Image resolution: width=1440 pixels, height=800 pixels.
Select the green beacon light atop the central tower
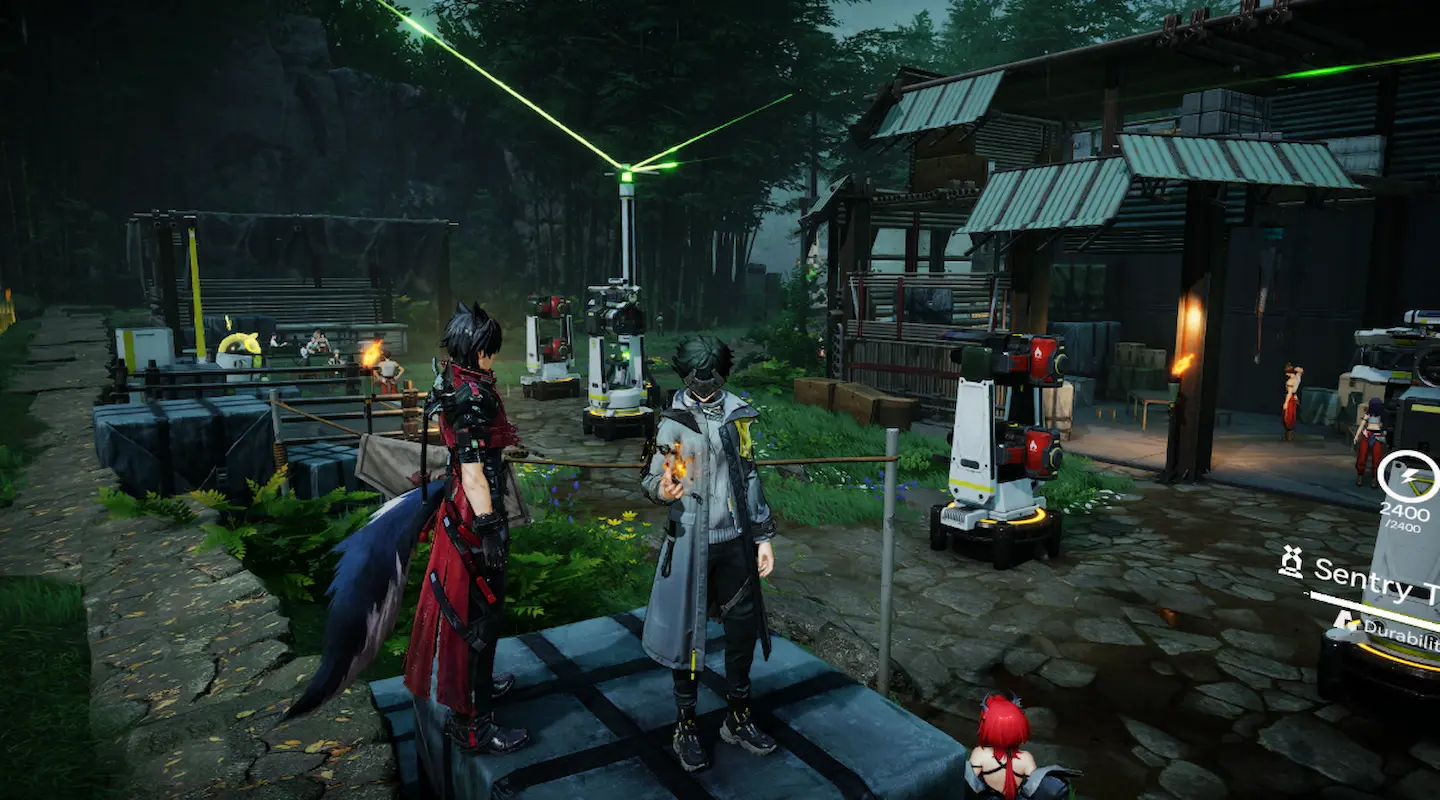coord(624,177)
